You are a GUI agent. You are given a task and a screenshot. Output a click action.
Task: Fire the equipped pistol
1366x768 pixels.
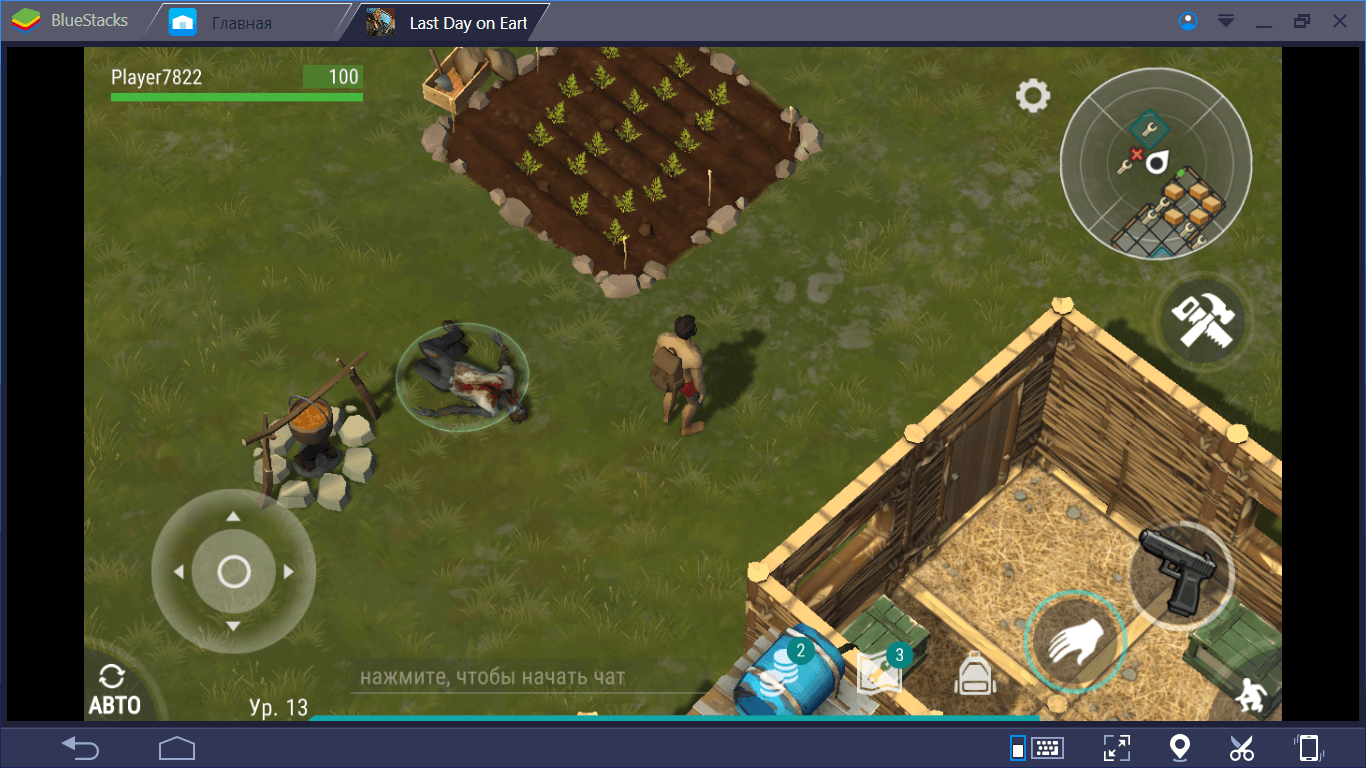click(1181, 571)
